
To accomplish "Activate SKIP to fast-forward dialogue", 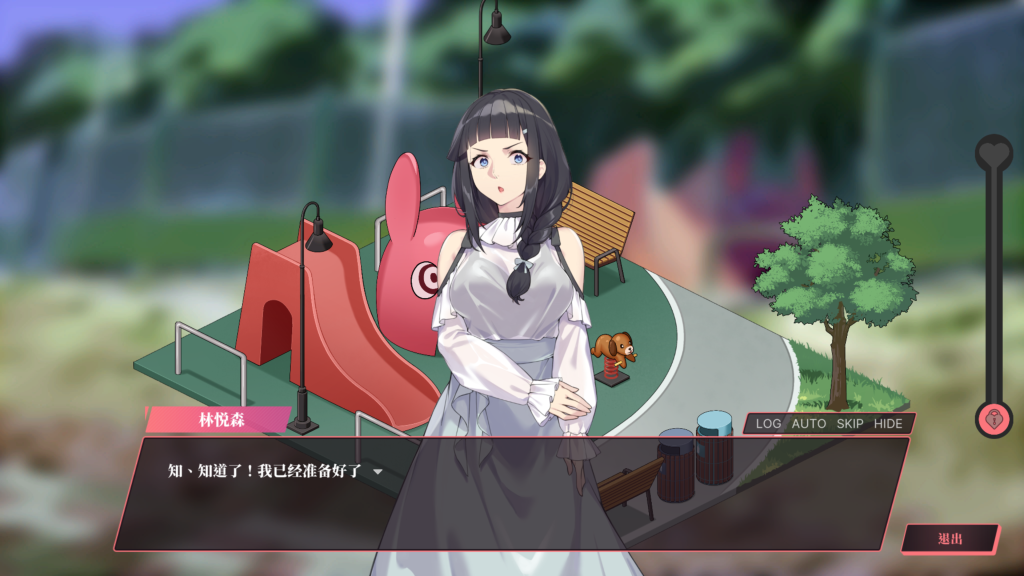I will coord(850,424).
